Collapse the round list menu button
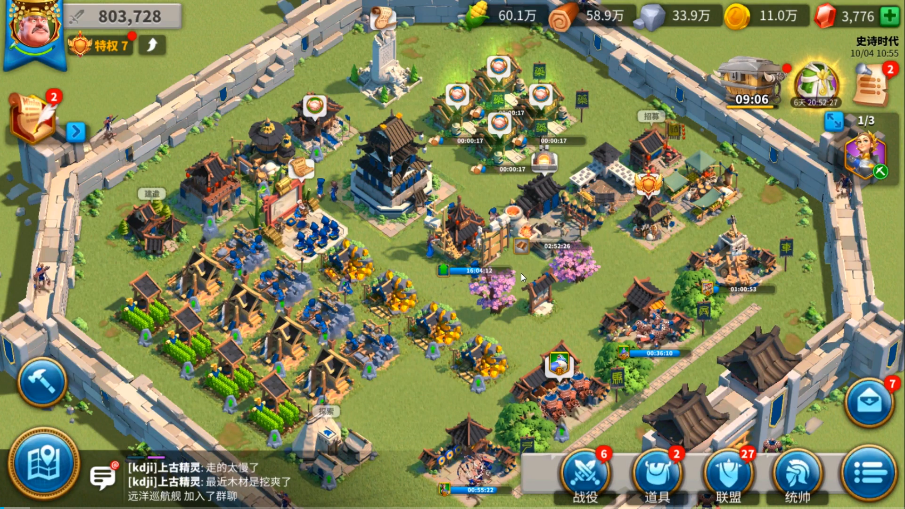 tap(868, 473)
